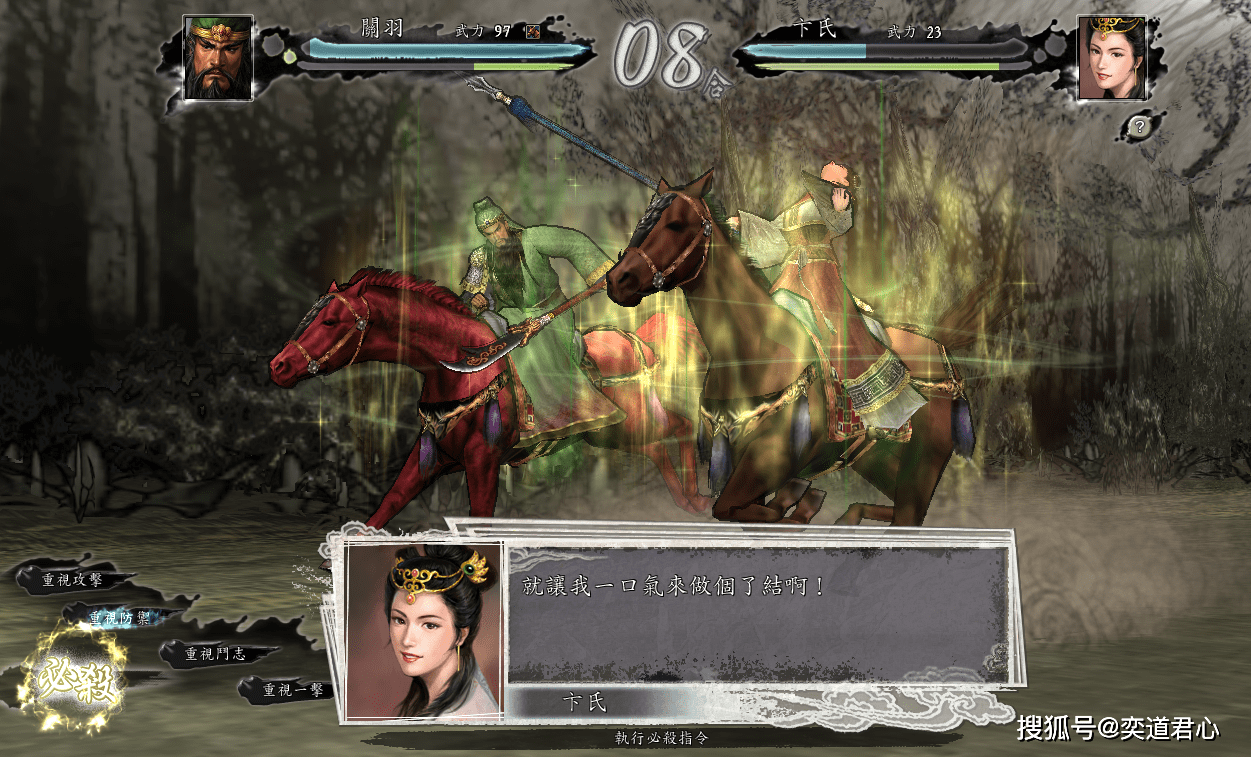Choose the 重視一擊 single-strike command
This screenshot has height=757, width=1251.
293,689
